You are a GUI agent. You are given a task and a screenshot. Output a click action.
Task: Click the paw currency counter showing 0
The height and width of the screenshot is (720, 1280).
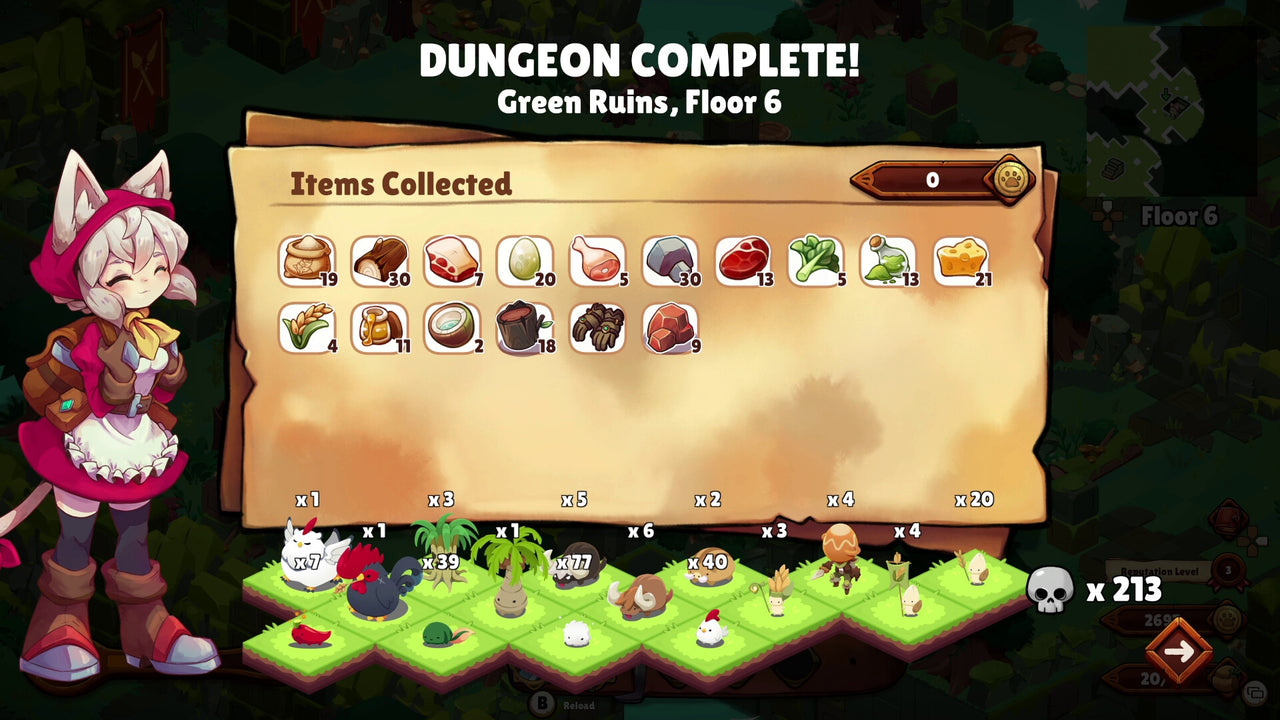click(x=930, y=181)
